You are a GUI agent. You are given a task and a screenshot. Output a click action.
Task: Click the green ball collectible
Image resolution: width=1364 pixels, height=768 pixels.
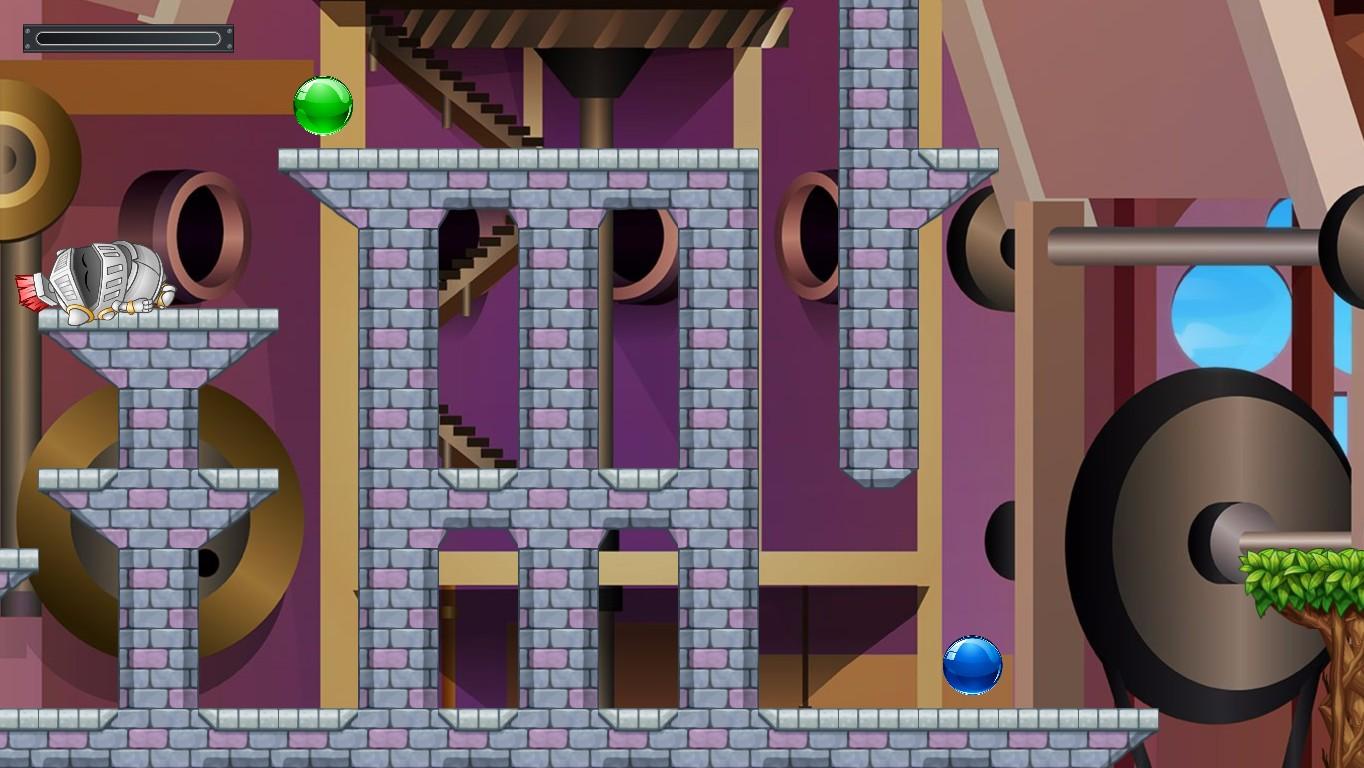tap(322, 106)
